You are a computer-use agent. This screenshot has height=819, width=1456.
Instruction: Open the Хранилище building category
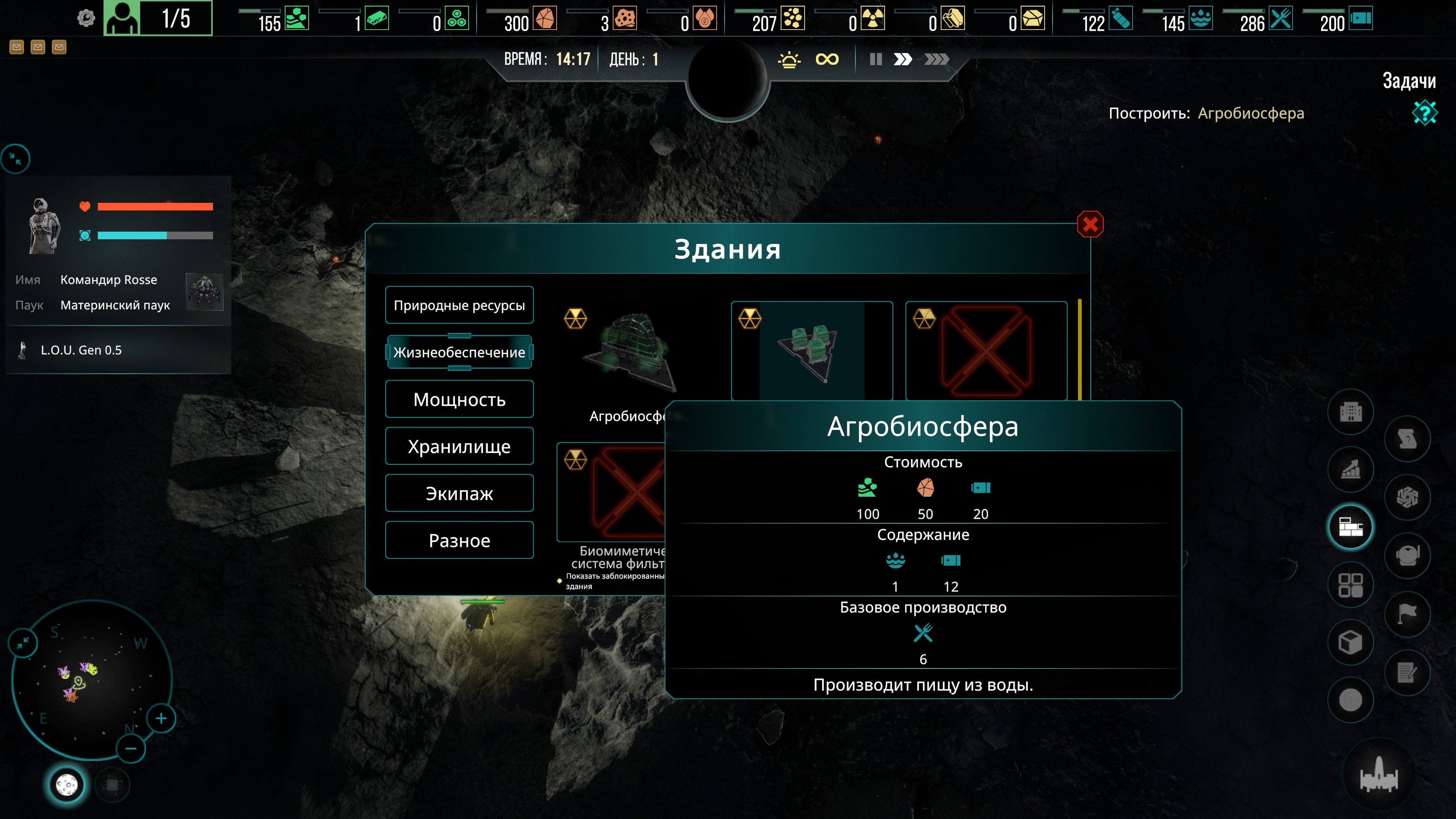[x=459, y=447]
